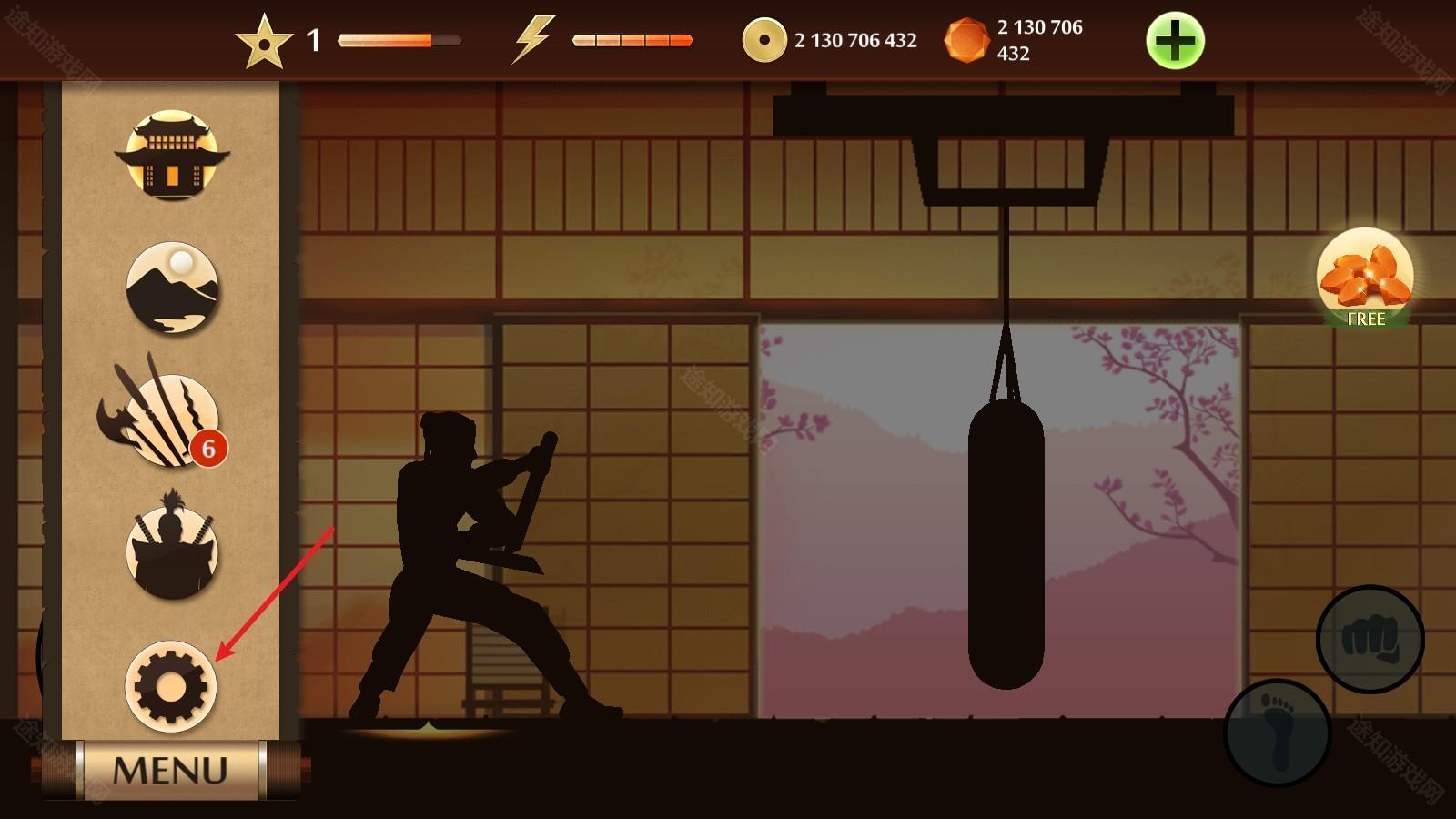This screenshot has width=1456, height=819.
Task: Tap the punch fist button
Action: coord(1370,639)
